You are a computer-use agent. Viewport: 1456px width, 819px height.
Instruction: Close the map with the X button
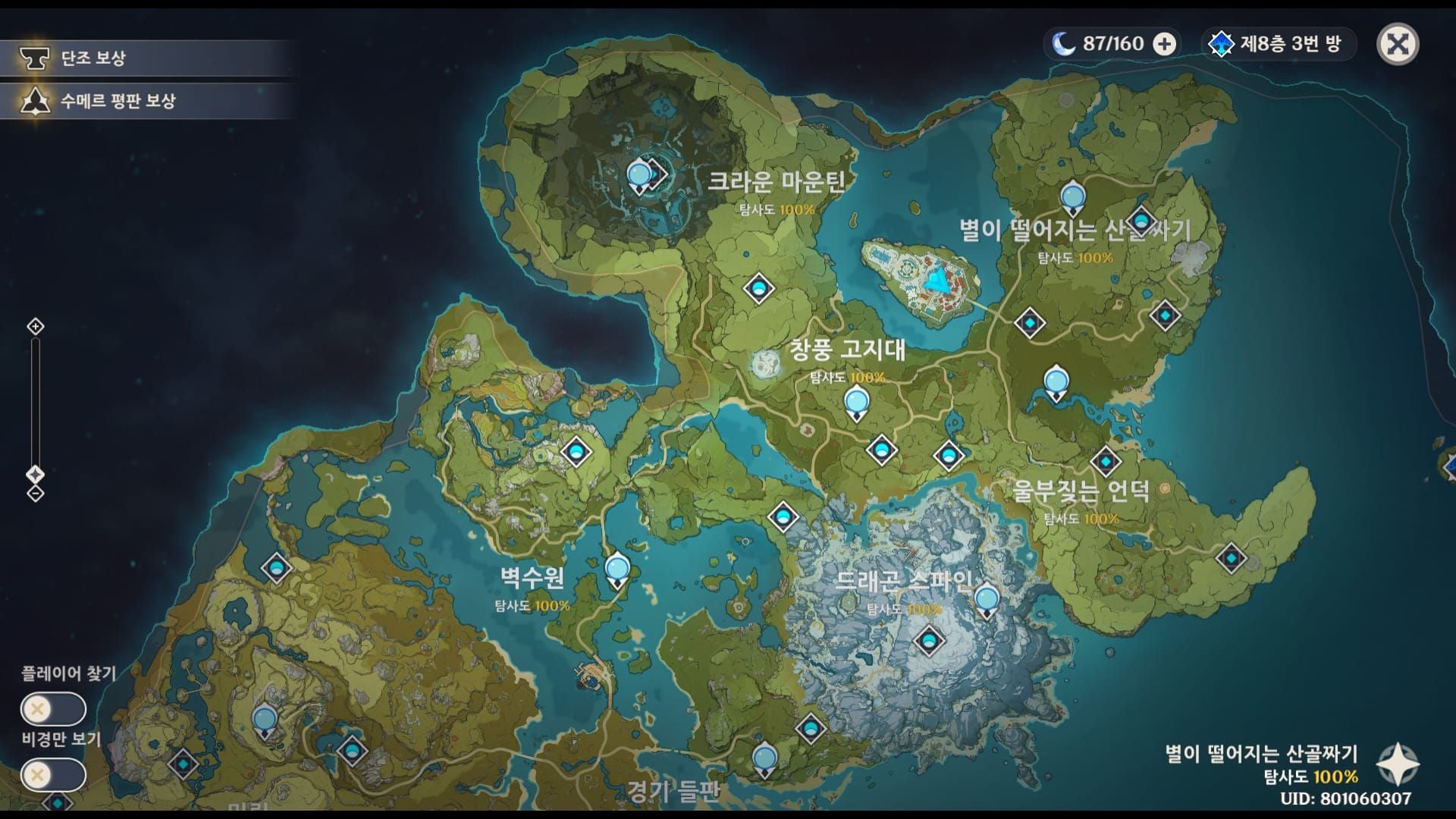coord(1397,44)
